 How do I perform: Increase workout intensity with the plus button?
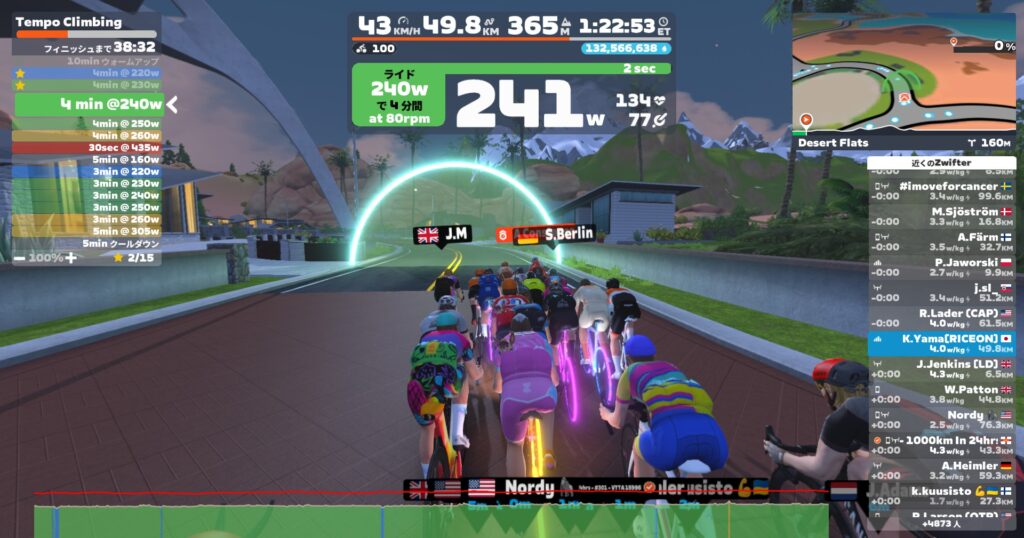coord(71,257)
